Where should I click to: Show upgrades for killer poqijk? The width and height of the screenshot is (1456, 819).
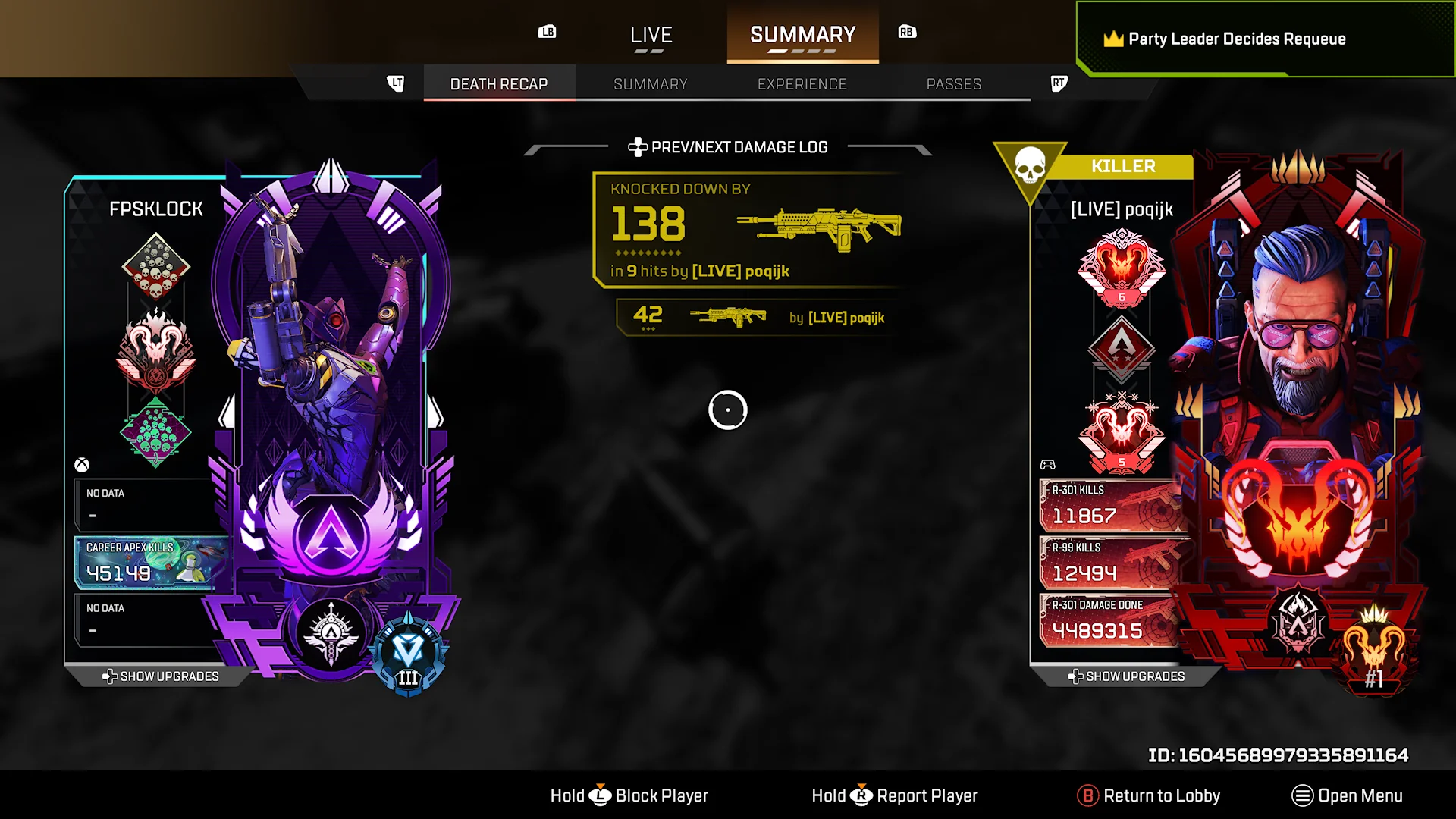1127,676
